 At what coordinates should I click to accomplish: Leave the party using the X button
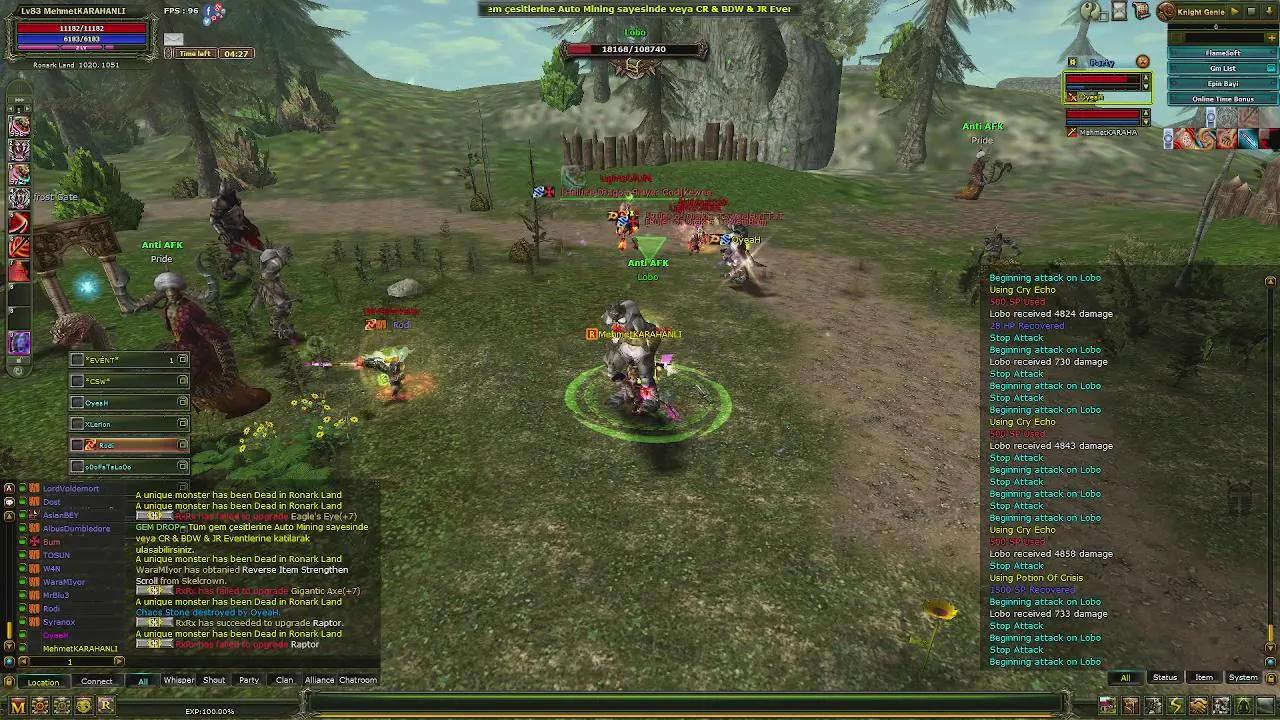click(x=1143, y=62)
